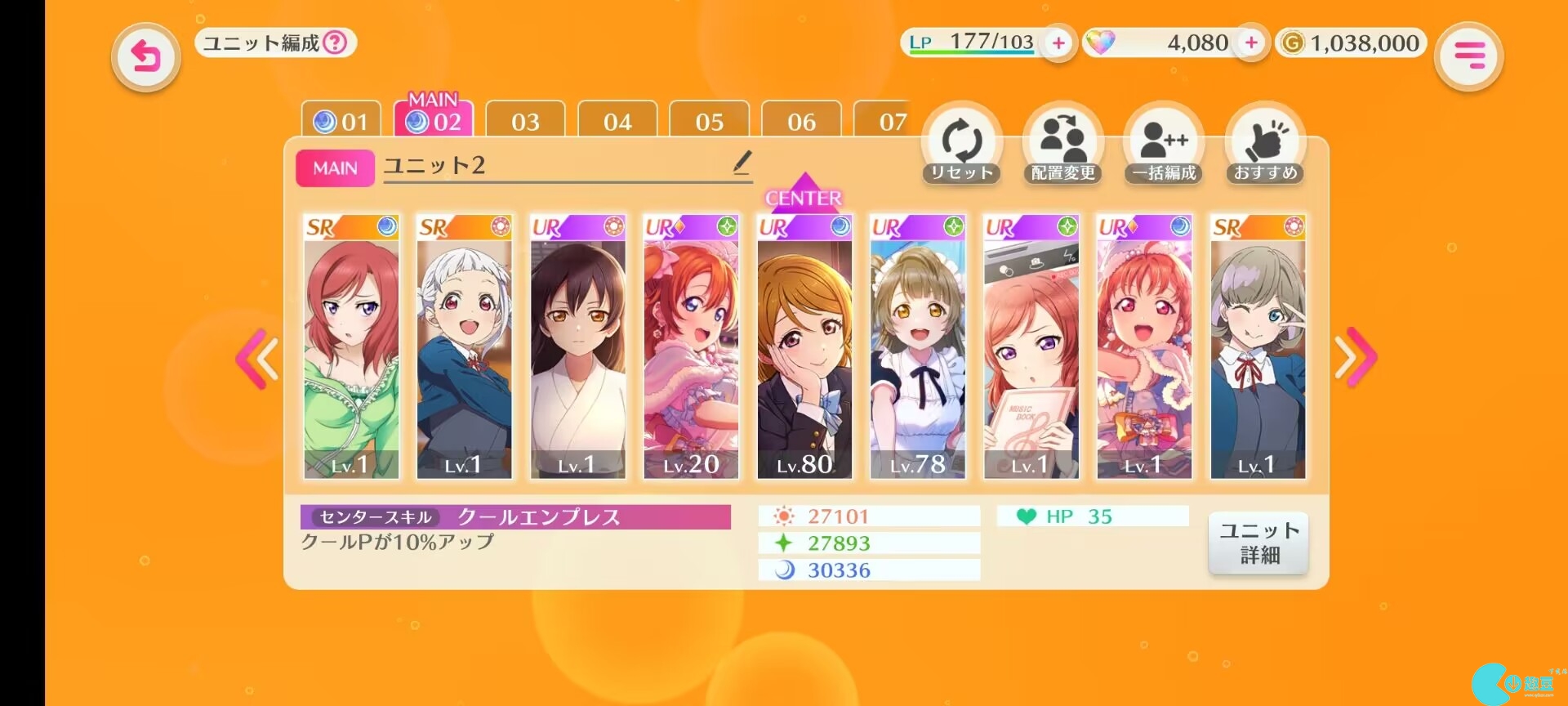Switch to unit tab 01
Viewport: 1568px width, 706px height.
[x=341, y=122]
